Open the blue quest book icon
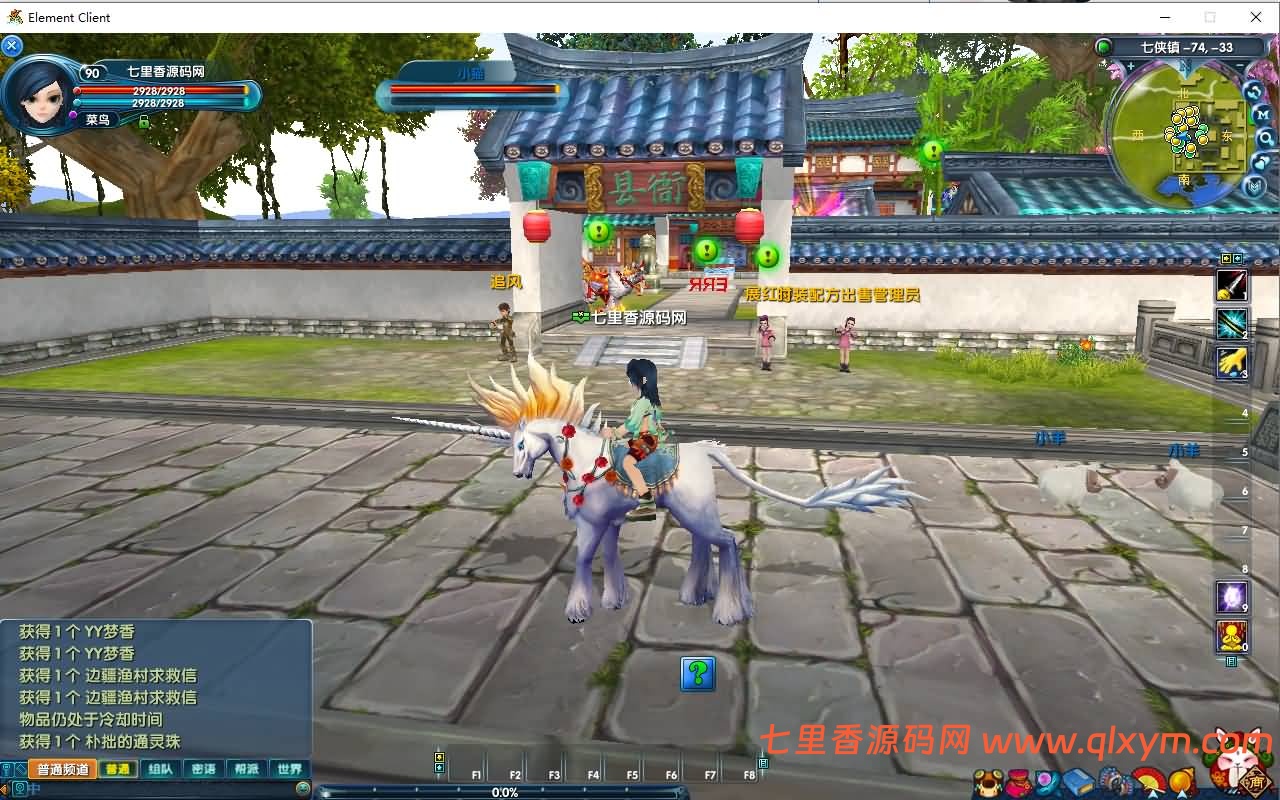Image resolution: width=1280 pixels, height=800 pixels. click(1078, 781)
